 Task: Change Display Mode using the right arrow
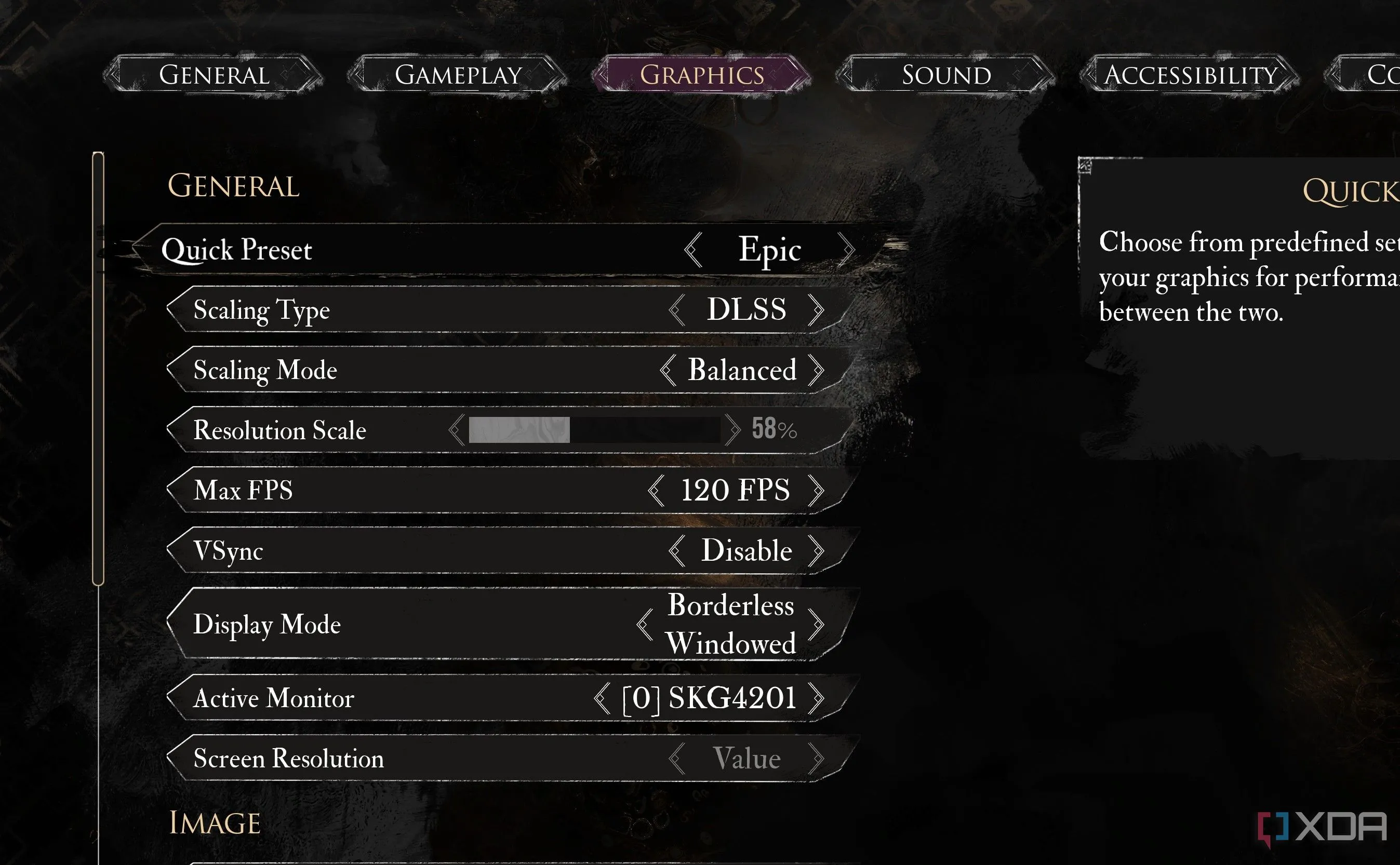coord(816,624)
